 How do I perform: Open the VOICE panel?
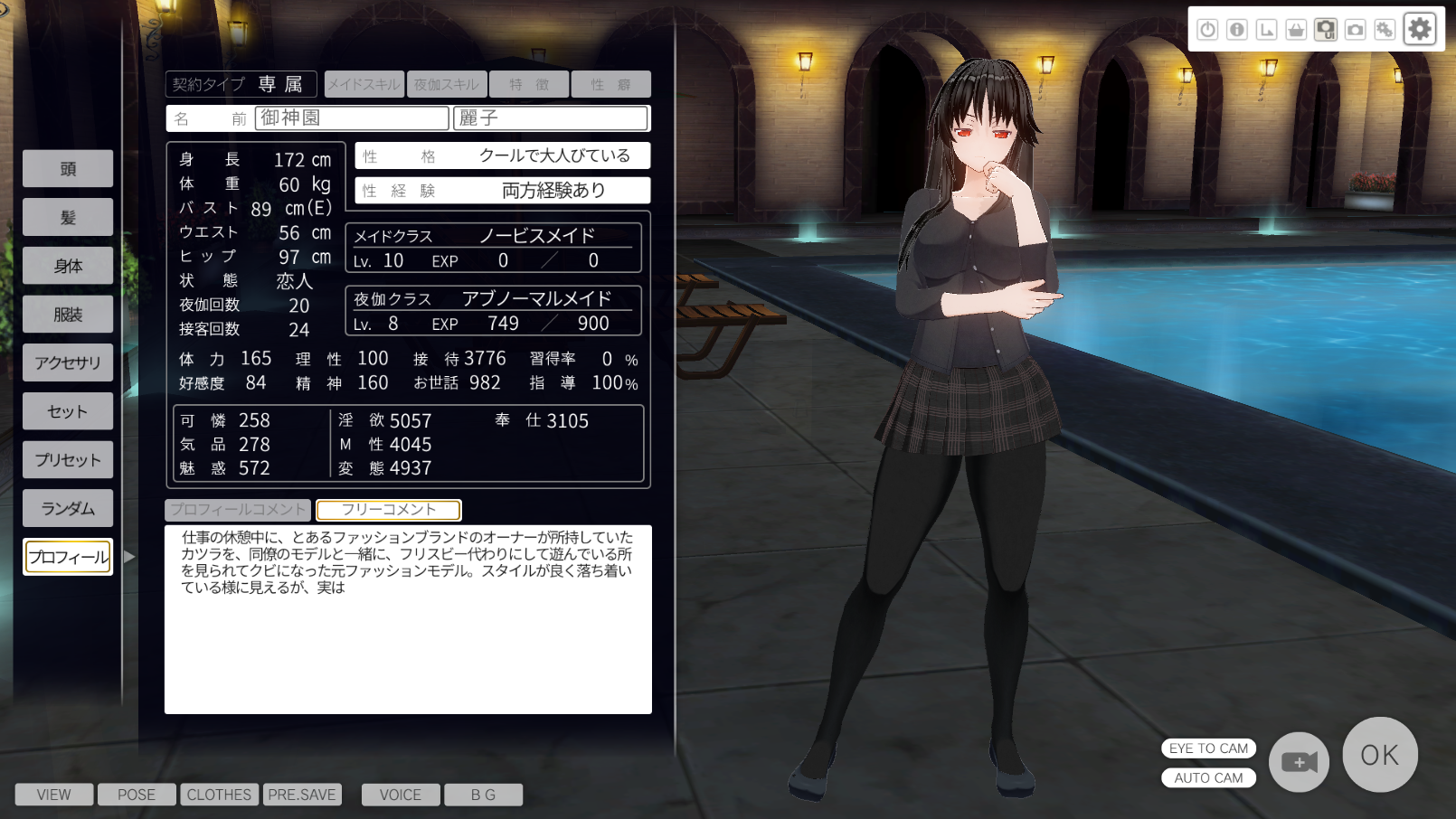click(x=401, y=795)
